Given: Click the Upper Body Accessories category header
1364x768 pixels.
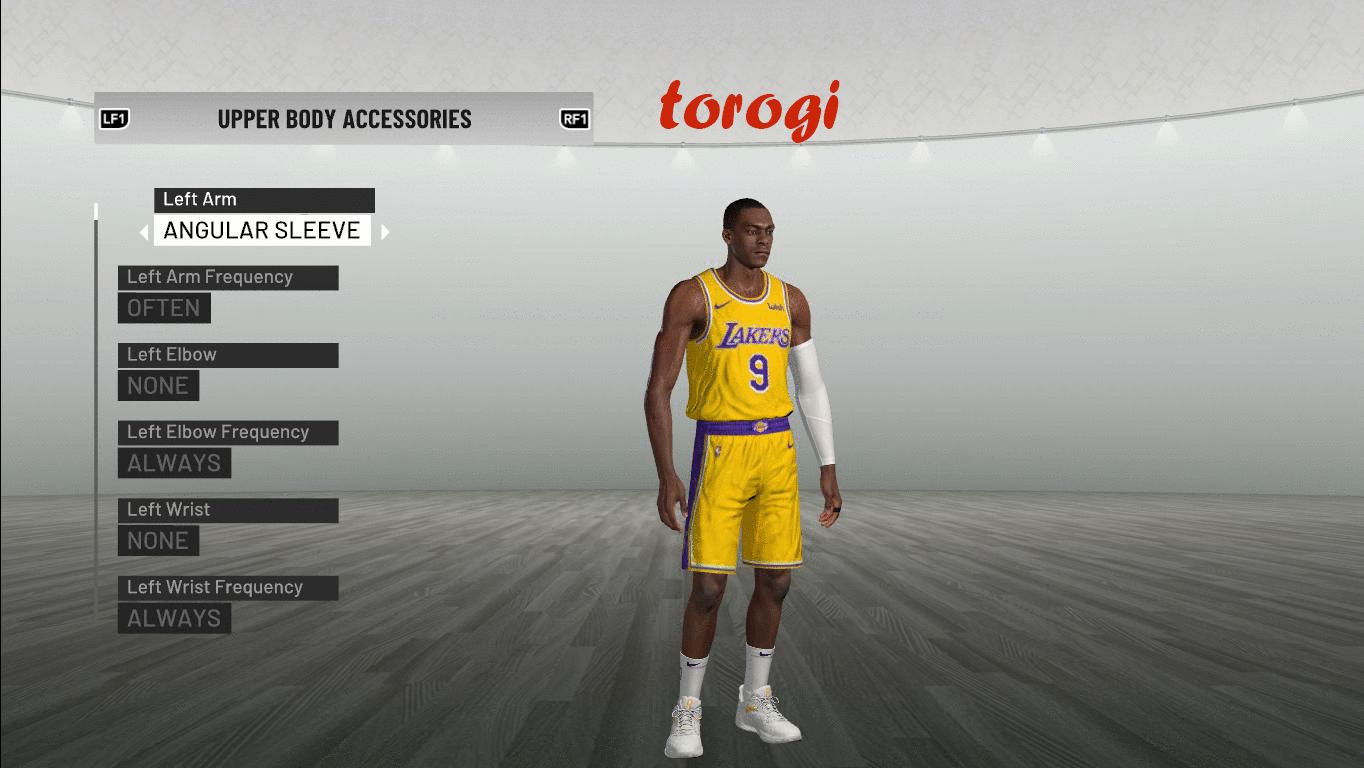Looking at the screenshot, I should (x=344, y=119).
